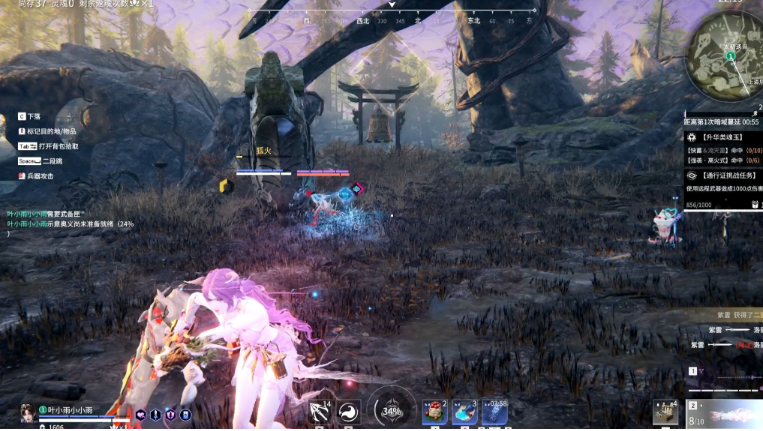Activate the swirl skill icon
Image resolution: width=763 pixels, height=431 pixels.
tap(349, 412)
